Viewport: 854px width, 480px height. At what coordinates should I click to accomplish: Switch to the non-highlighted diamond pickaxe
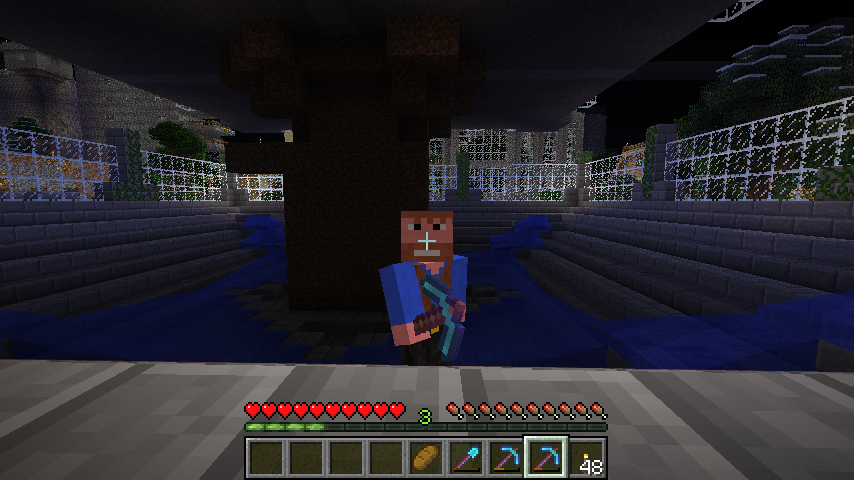click(506, 458)
